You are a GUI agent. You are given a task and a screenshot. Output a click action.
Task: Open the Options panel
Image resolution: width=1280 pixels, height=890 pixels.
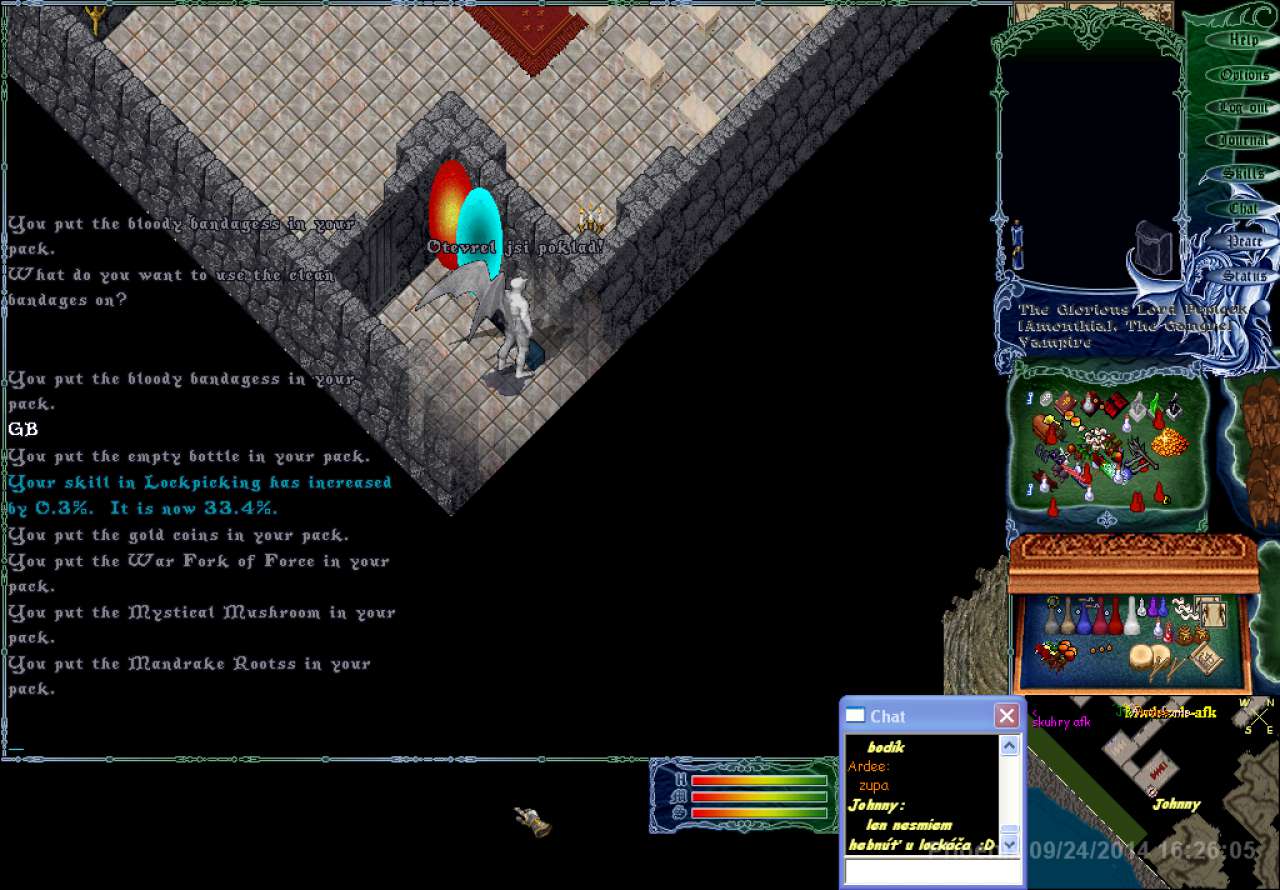[1244, 75]
